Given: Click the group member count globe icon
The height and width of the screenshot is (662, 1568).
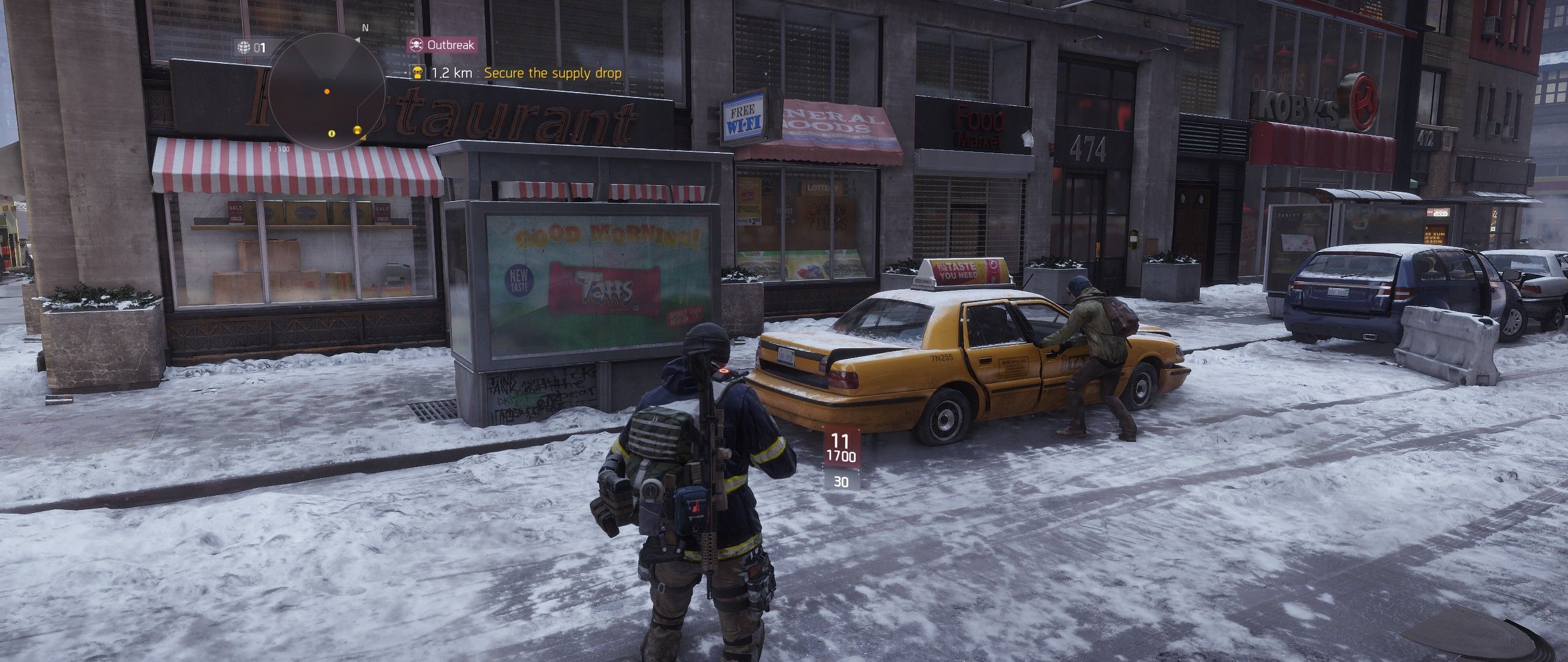Looking at the screenshot, I should (x=244, y=47).
